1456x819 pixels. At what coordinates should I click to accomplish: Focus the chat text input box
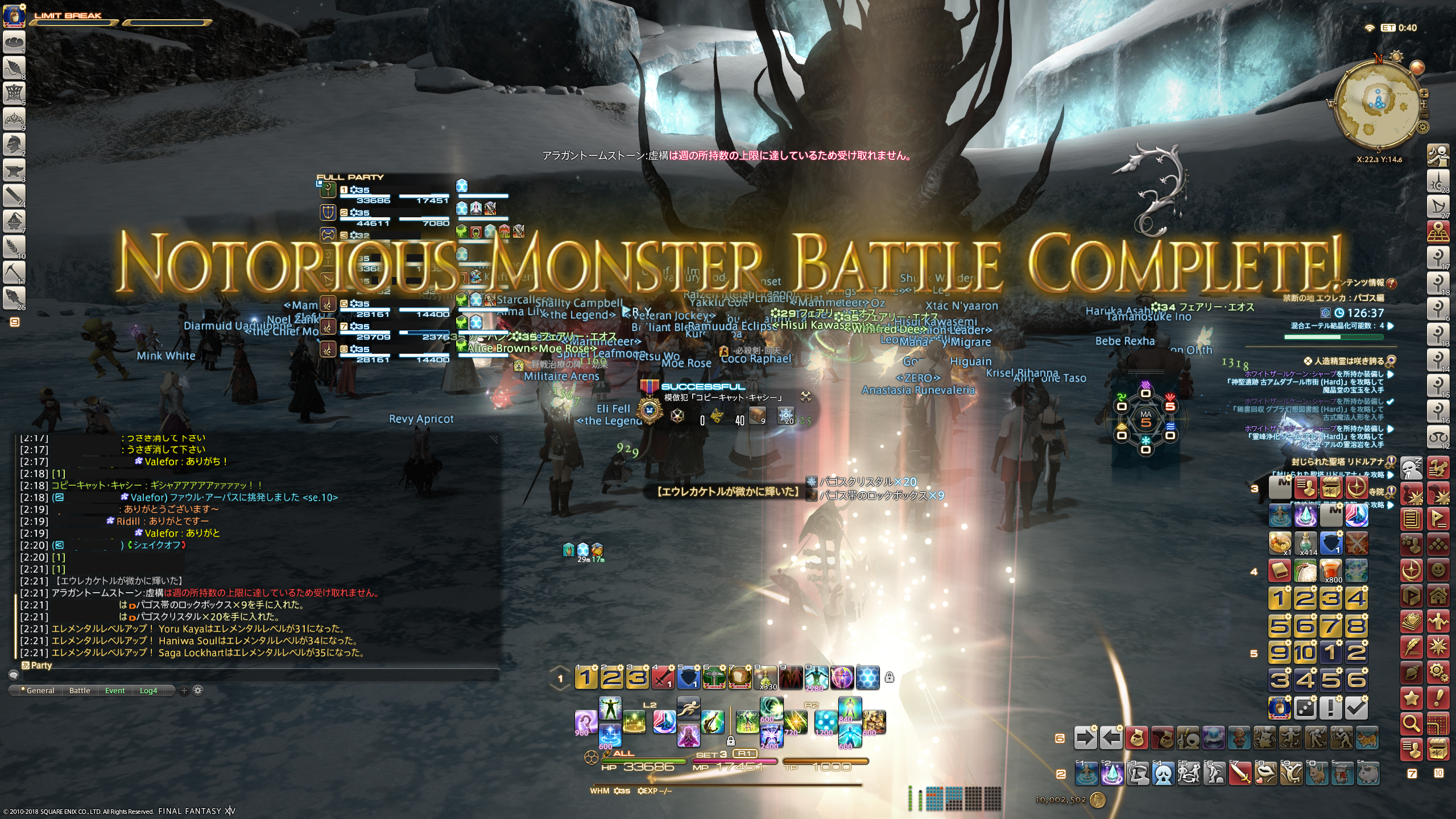coord(256,675)
